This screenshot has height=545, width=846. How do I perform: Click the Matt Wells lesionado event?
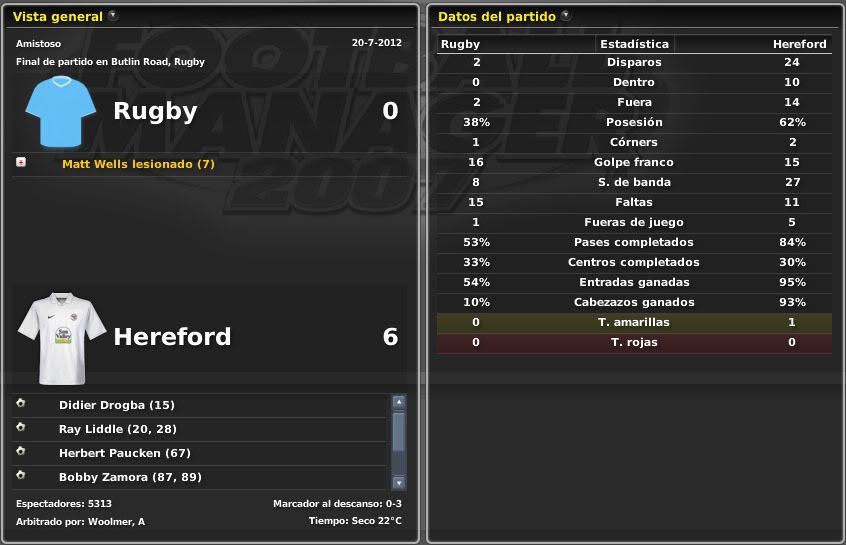(138, 164)
